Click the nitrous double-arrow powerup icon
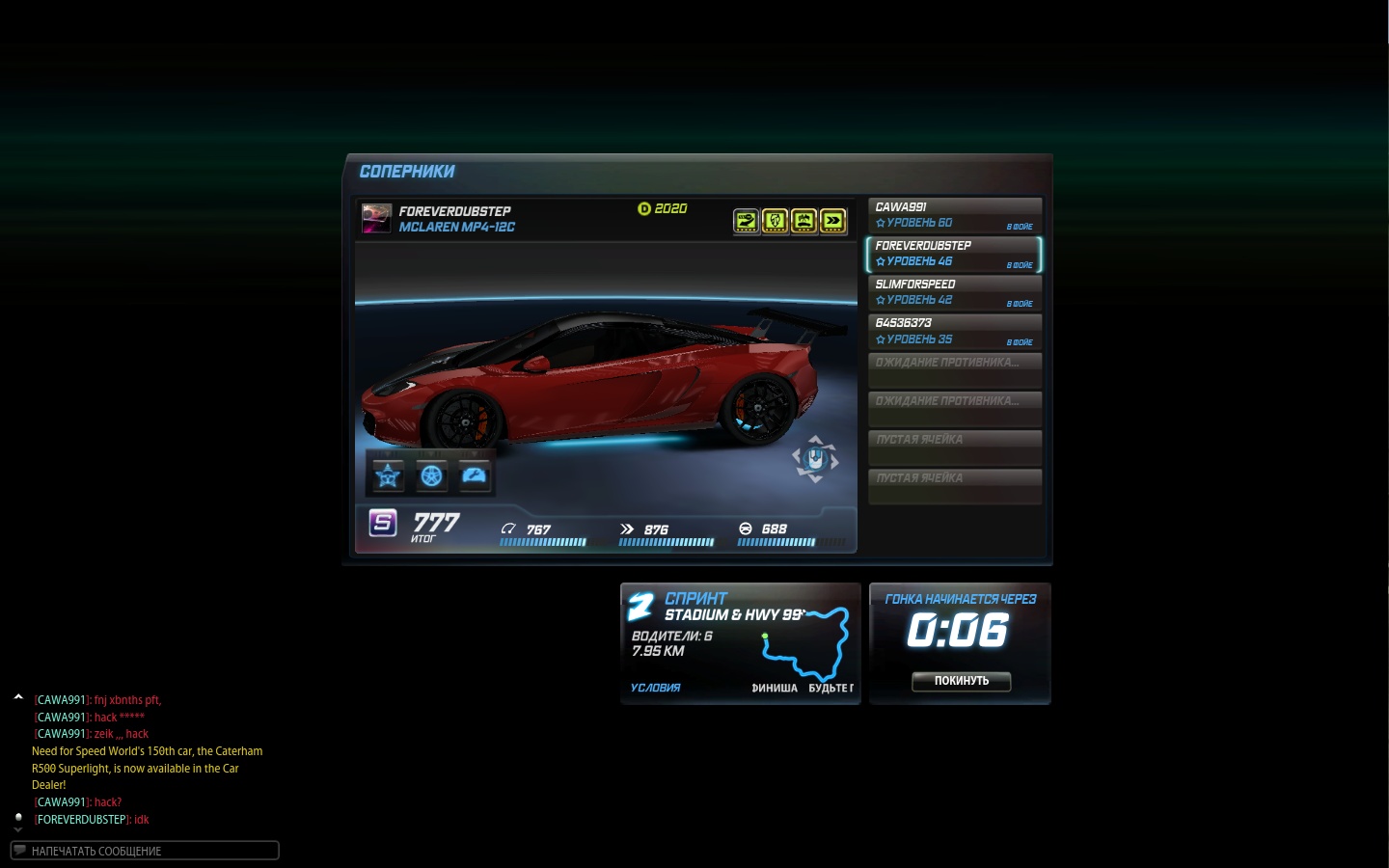 tap(832, 221)
